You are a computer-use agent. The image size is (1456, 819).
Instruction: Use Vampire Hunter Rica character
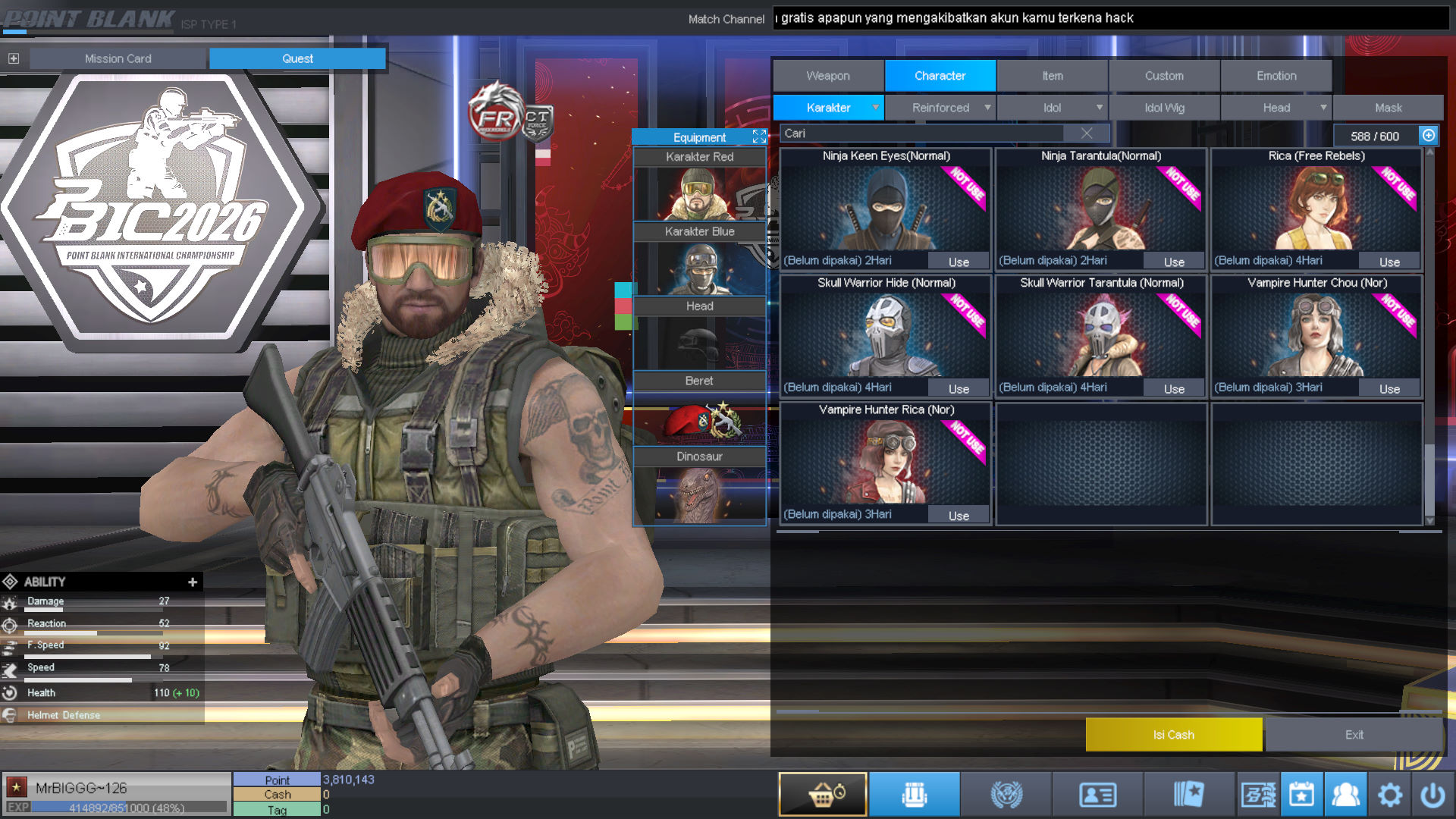click(959, 516)
